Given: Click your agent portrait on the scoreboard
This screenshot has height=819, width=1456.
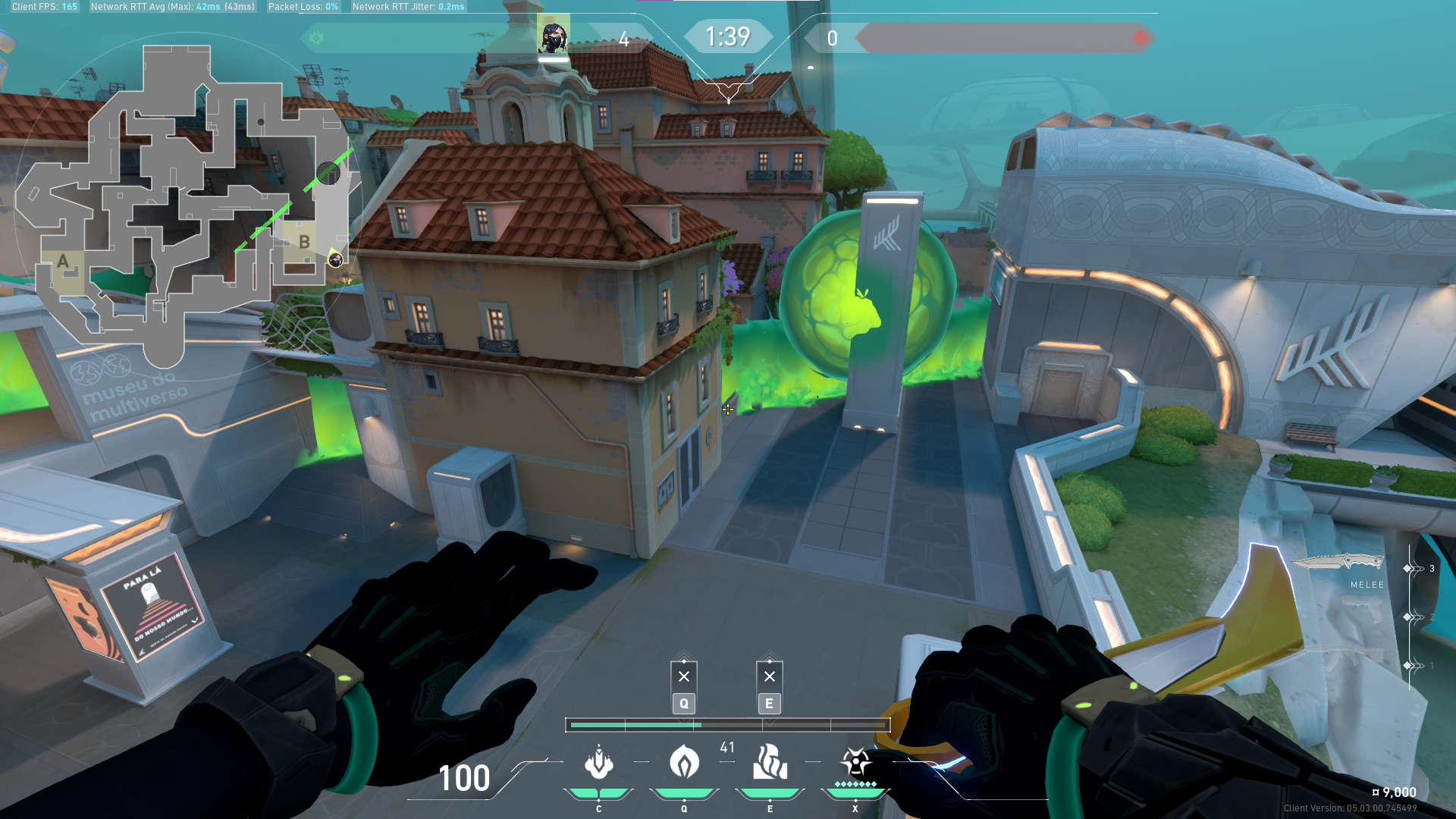Looking at the screenshot, I should tap(553, 34).
